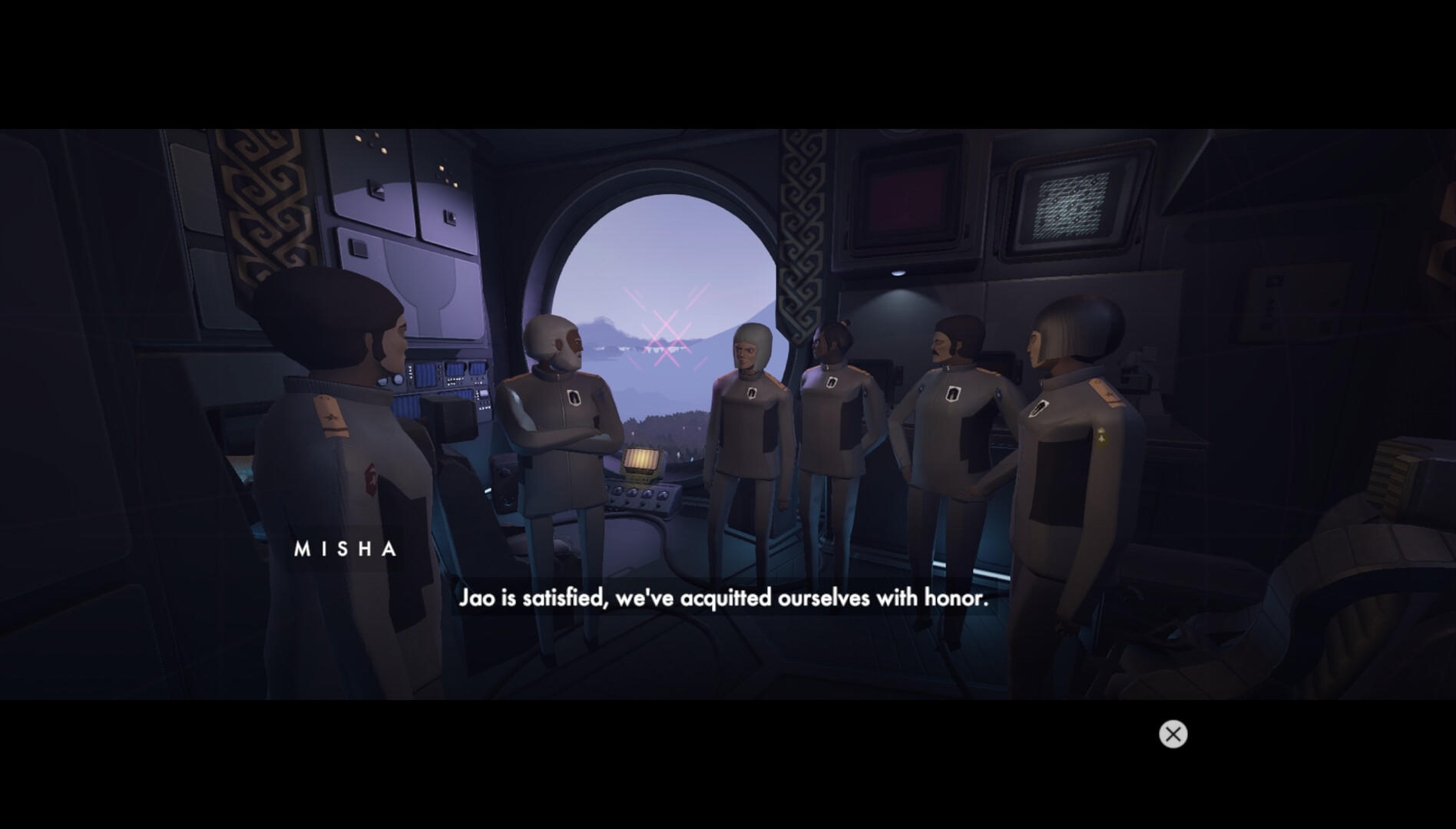This screenshot has width=1456, height=829.
Task: Click the MISHA speaker name label
Action: click(x=346, y=550)
